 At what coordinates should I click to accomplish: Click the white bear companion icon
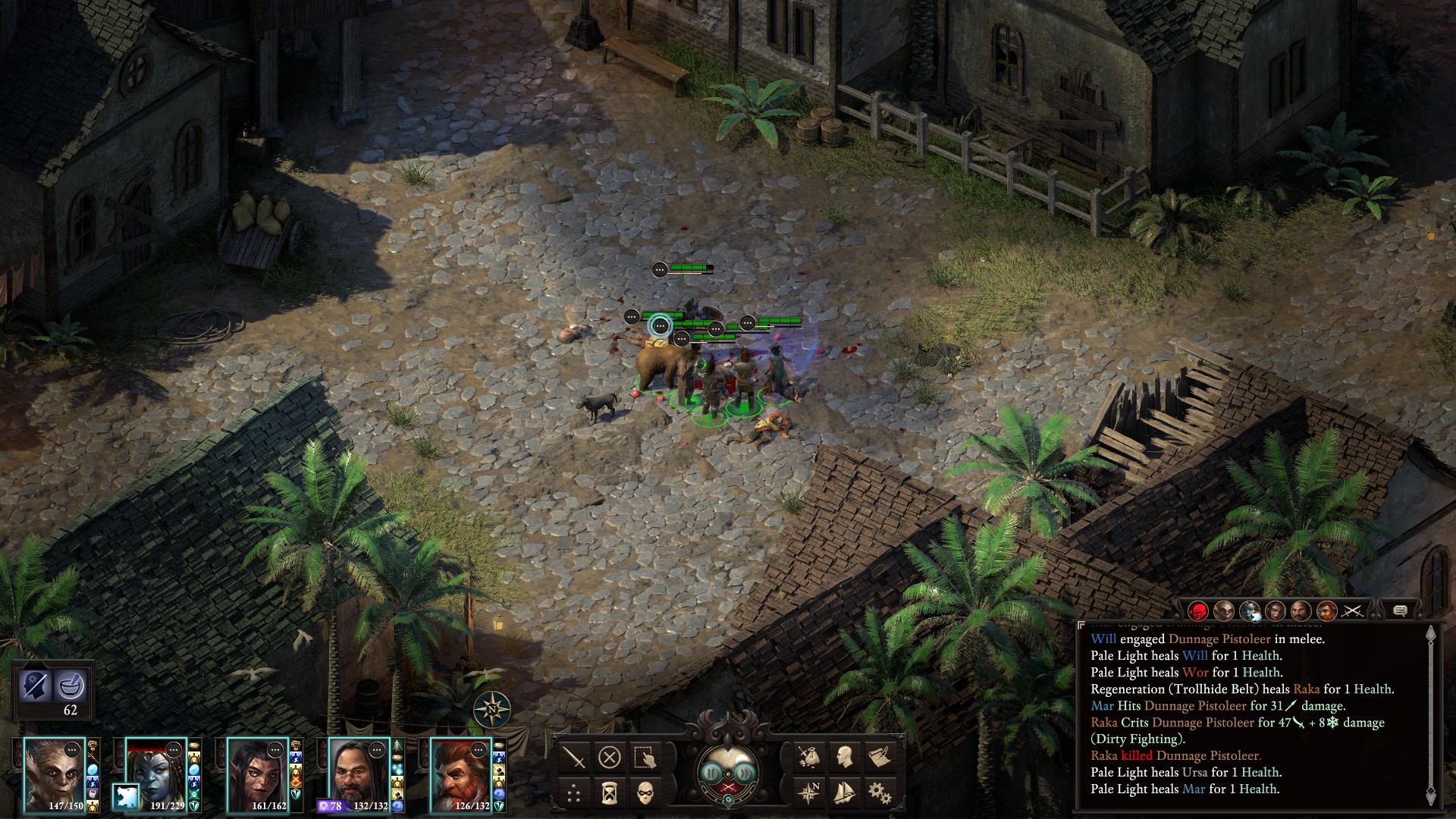click(x=125, y=796)
